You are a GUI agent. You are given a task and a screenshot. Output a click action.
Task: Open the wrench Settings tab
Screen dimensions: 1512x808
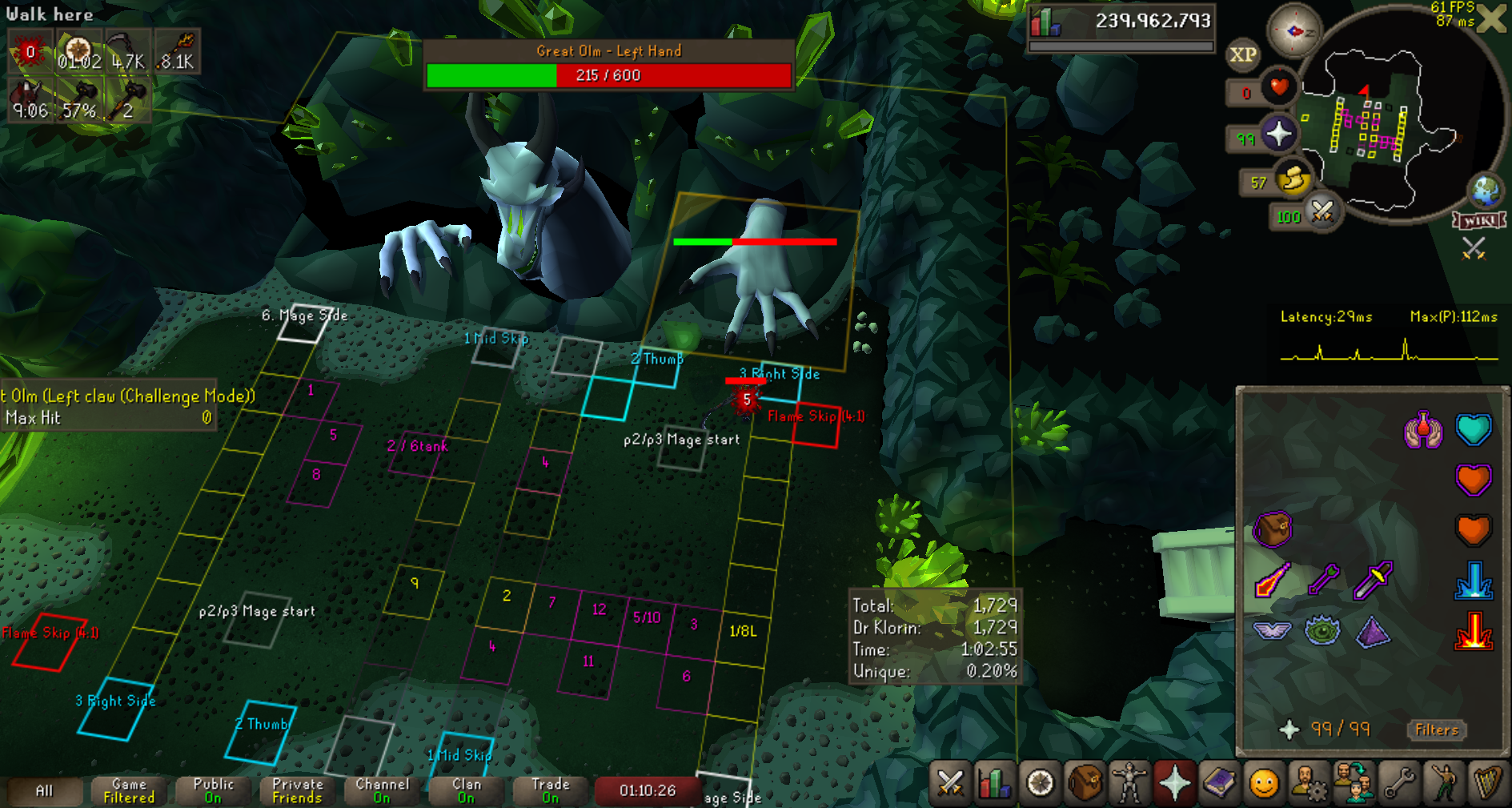point(1398,782)
